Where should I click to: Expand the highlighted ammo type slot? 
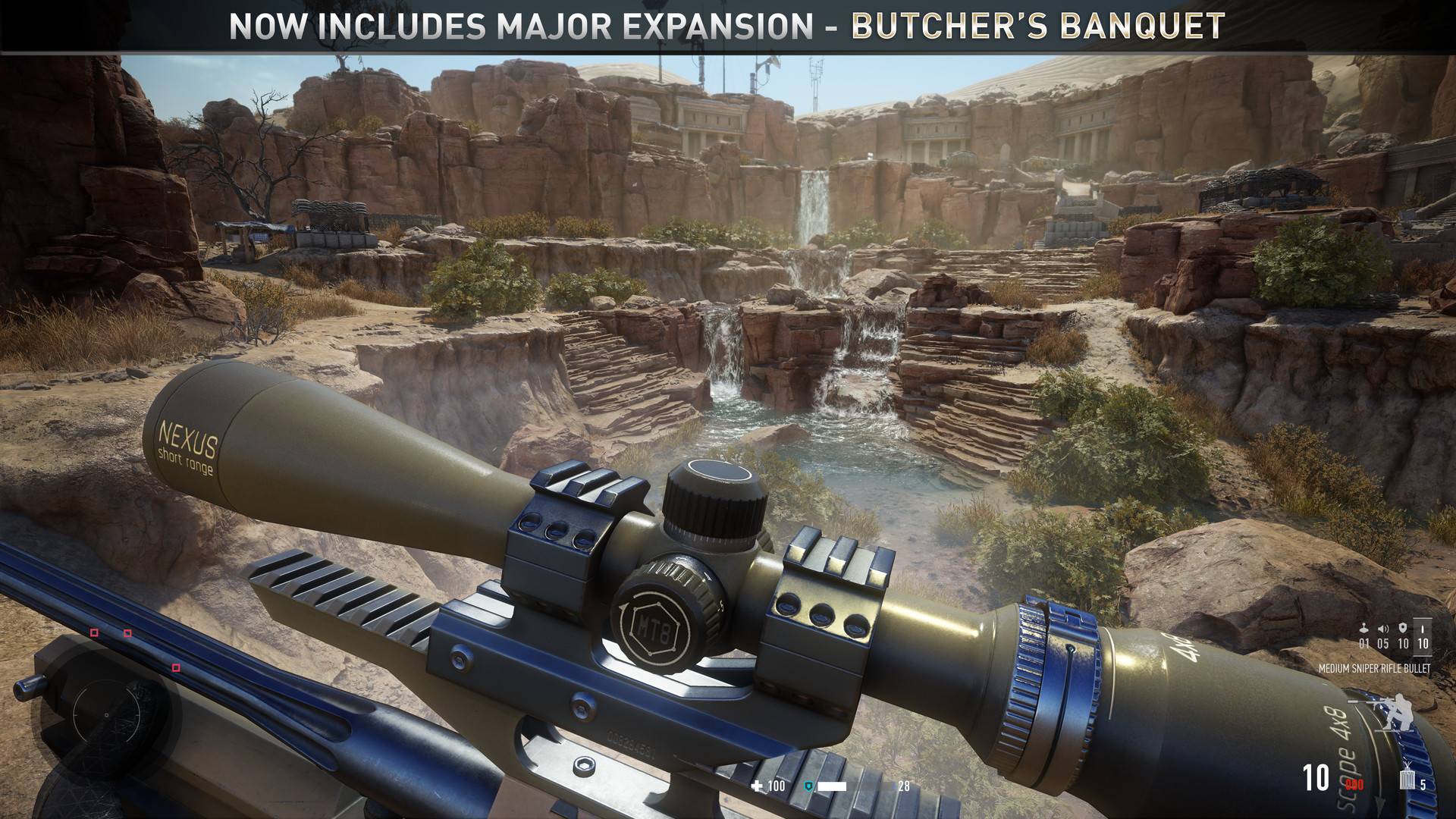(1423, 637)
